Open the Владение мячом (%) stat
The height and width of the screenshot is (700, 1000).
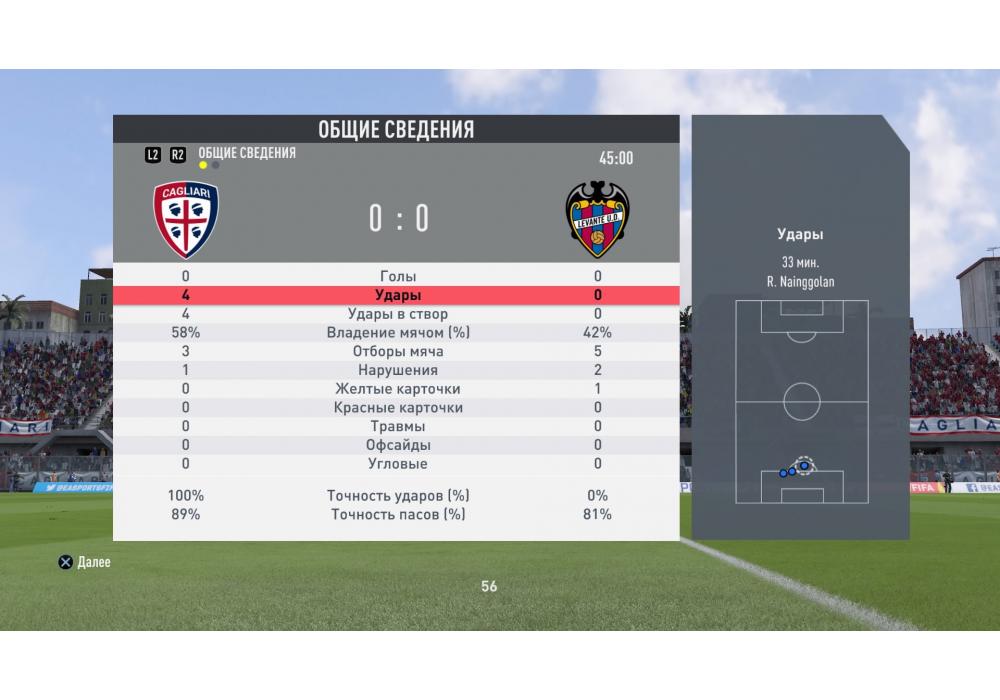(398, 333)
